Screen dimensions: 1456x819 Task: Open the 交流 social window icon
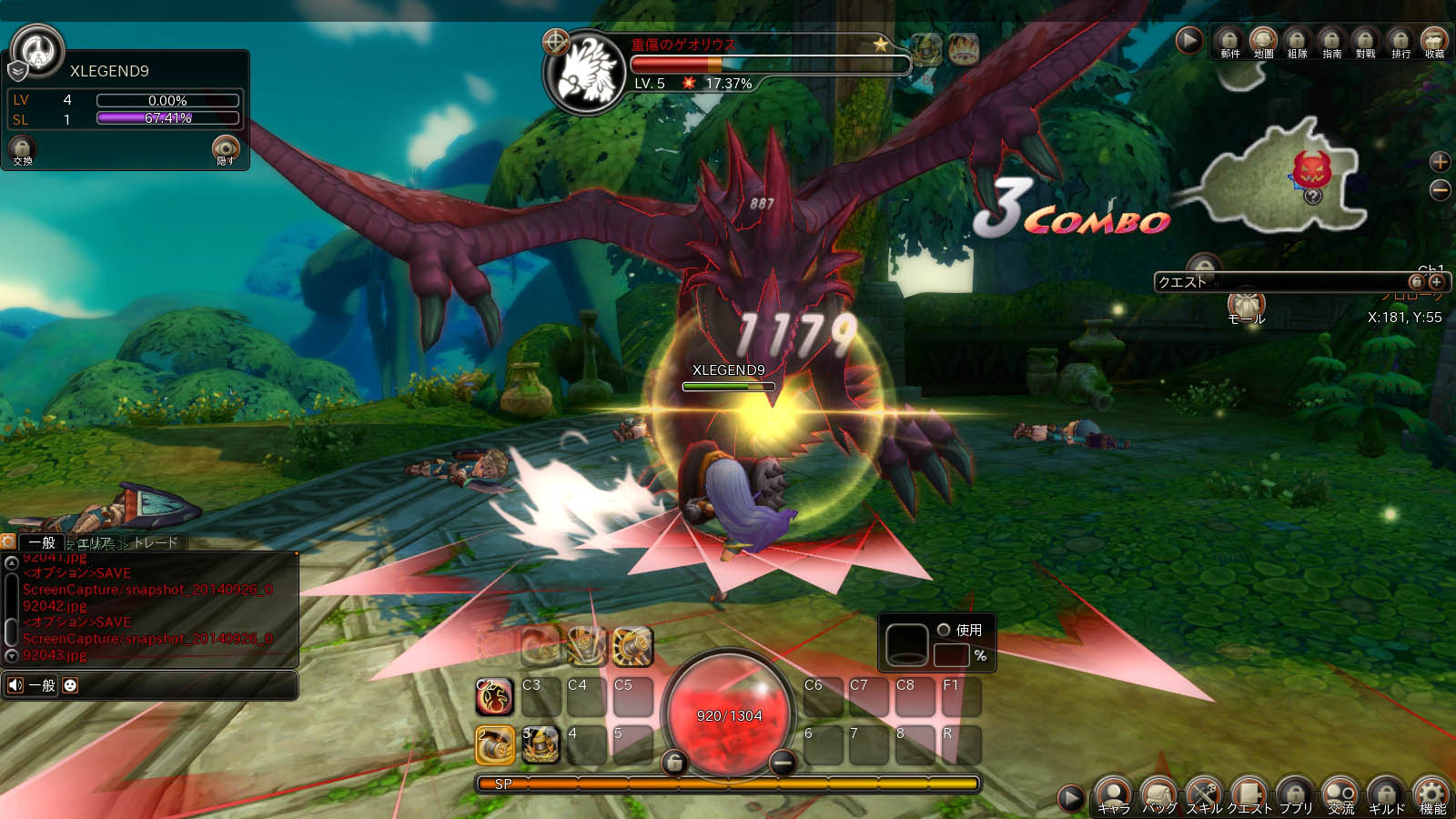[x=1340, y=792]
